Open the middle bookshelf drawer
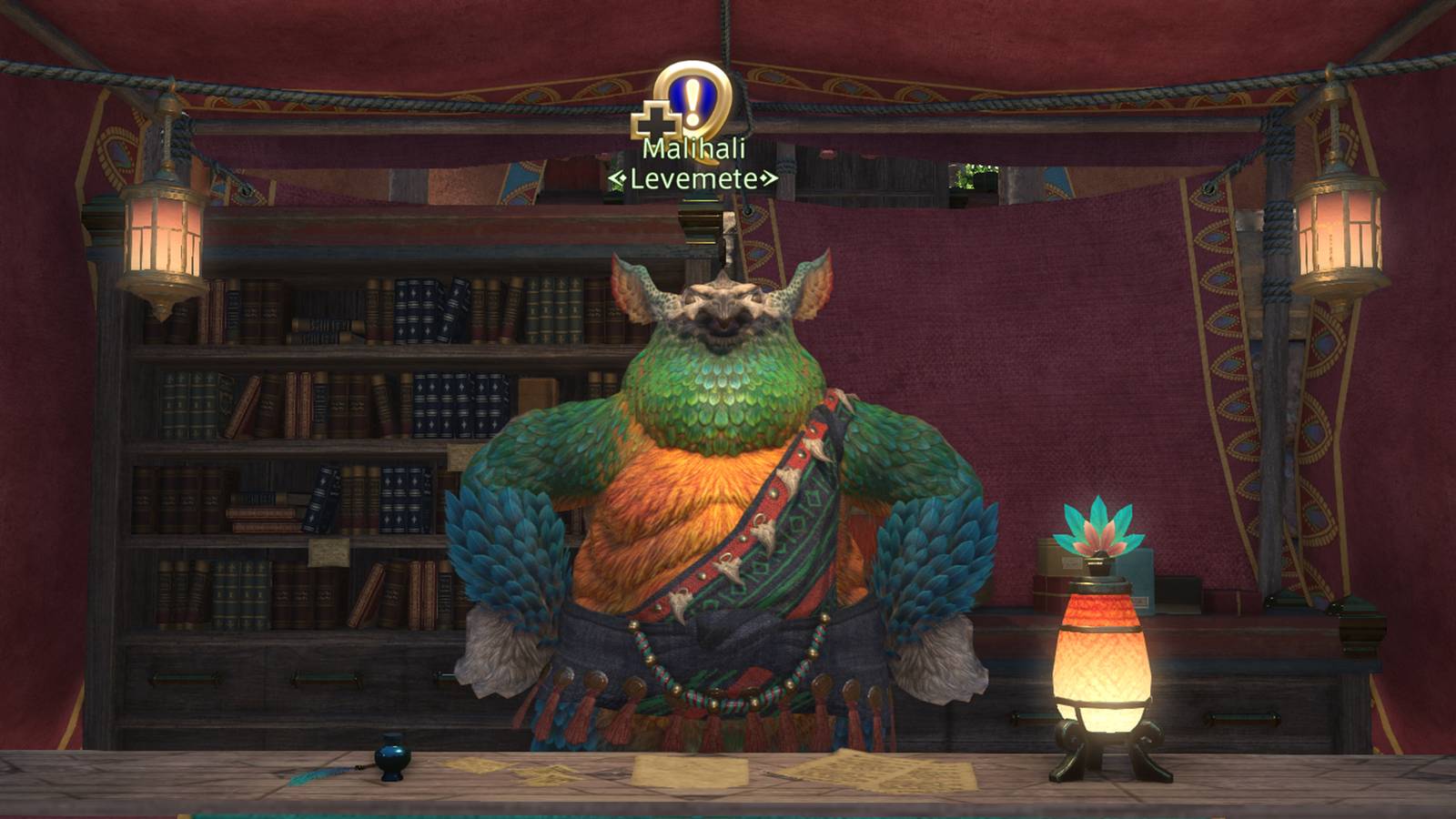The height and width of the screenshot is (819, 1456). 324,675
